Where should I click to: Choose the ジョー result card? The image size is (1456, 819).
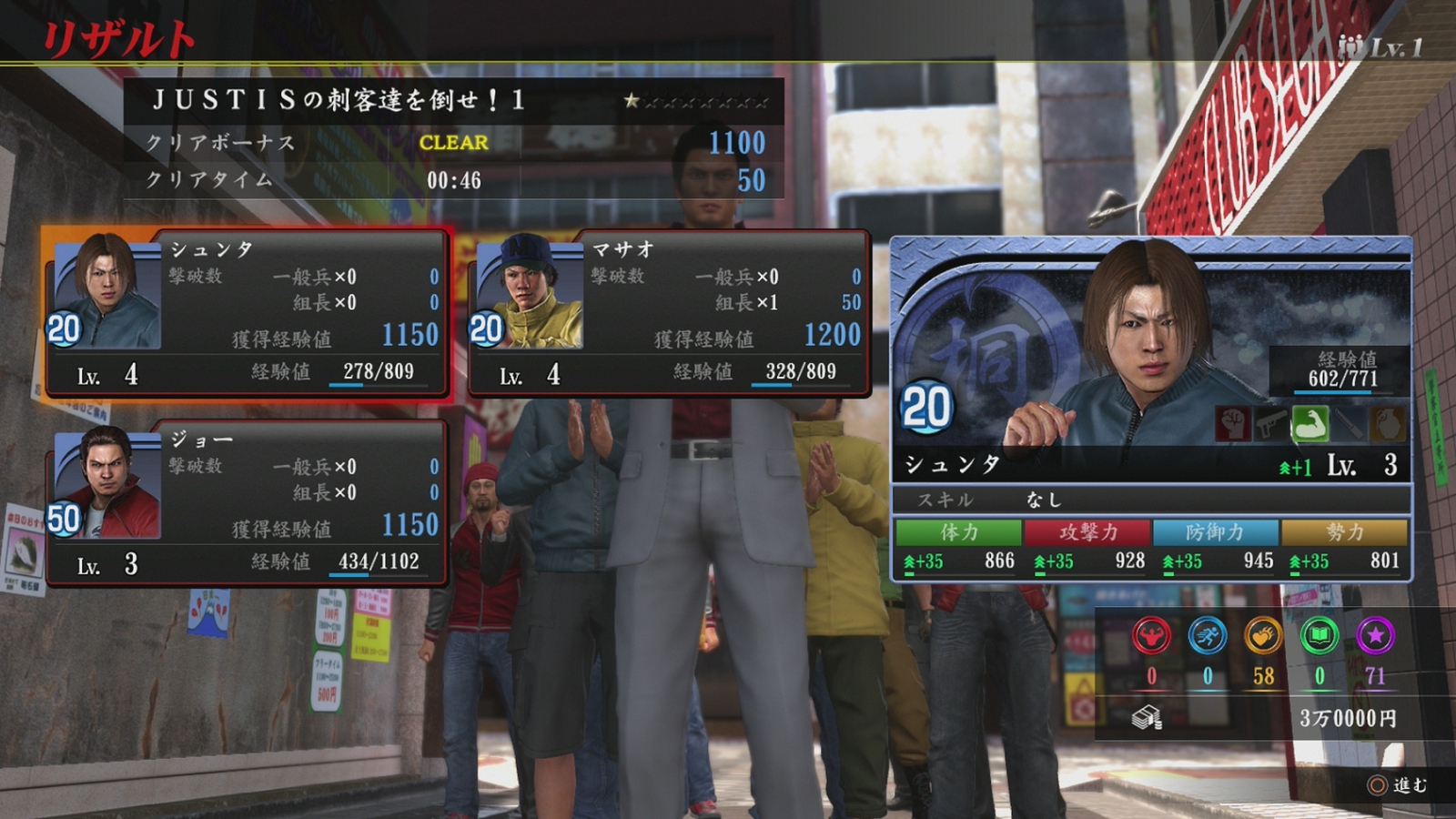click(248, 503)
